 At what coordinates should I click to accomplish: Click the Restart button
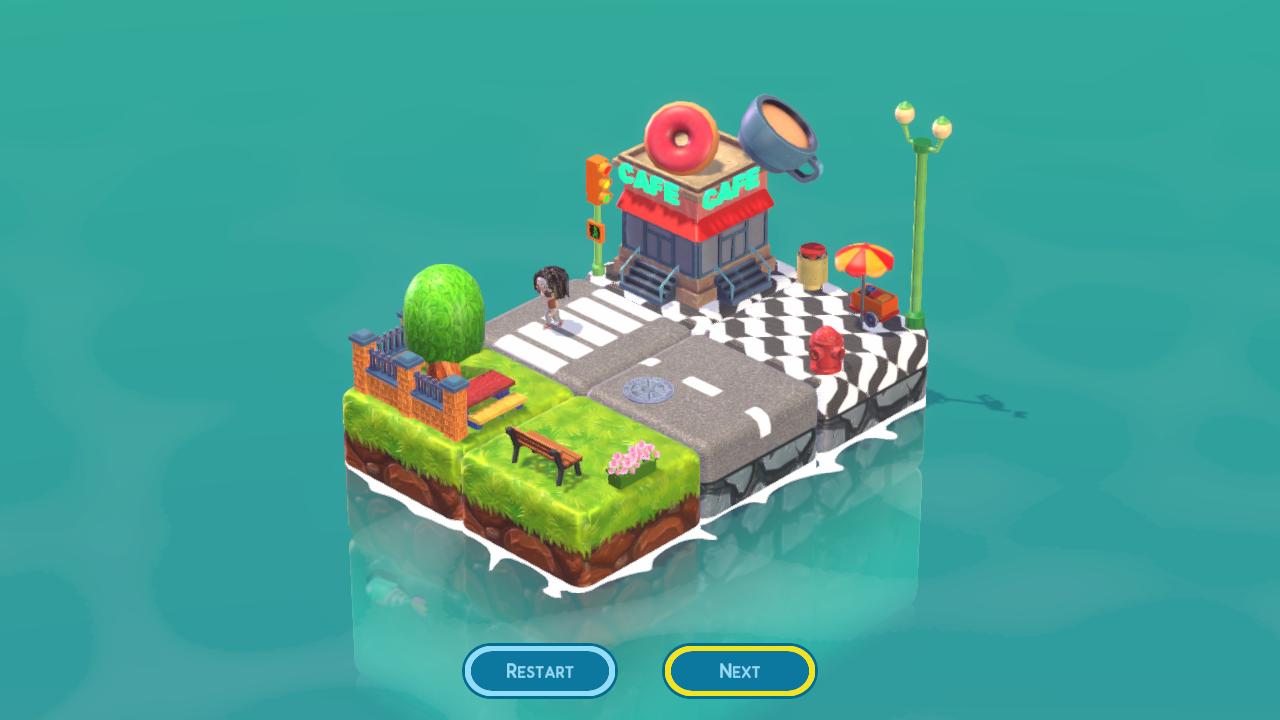coord(540,671)
